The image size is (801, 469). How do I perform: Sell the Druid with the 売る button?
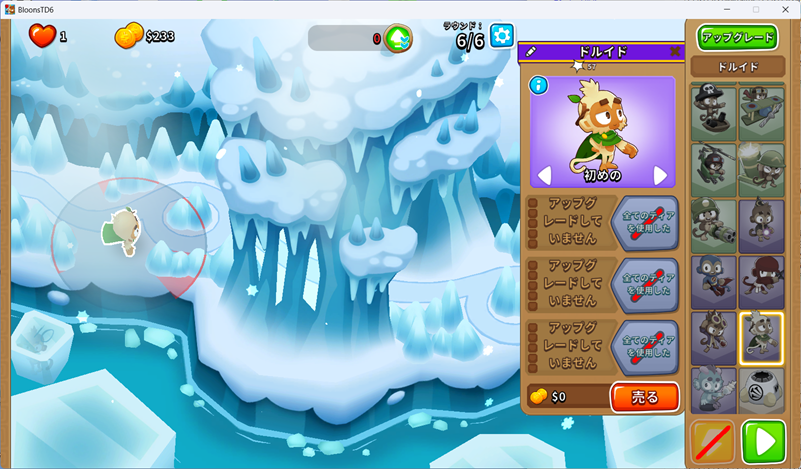[644, 397]
